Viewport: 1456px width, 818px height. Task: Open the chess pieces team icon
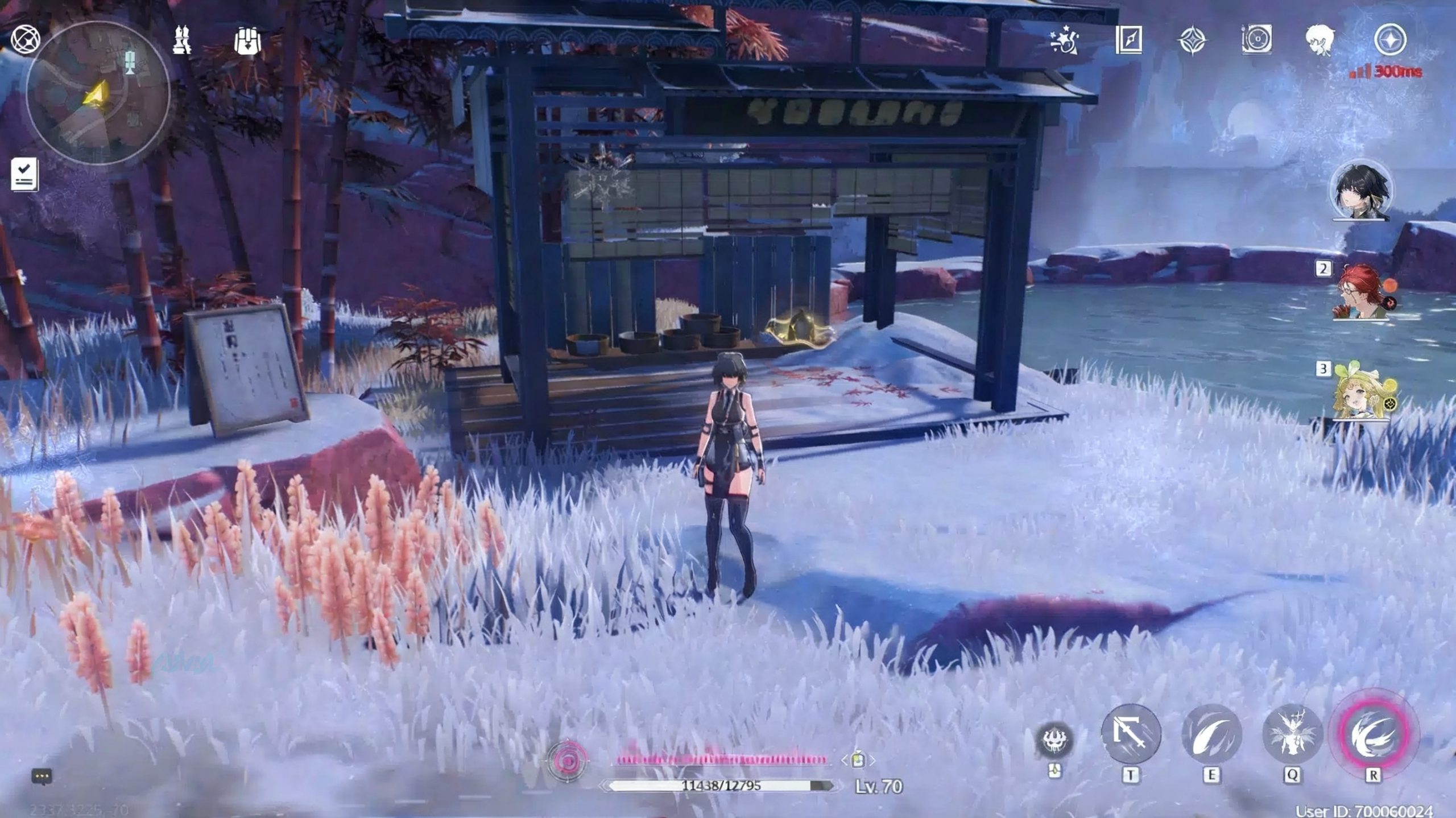click(182, 40)
